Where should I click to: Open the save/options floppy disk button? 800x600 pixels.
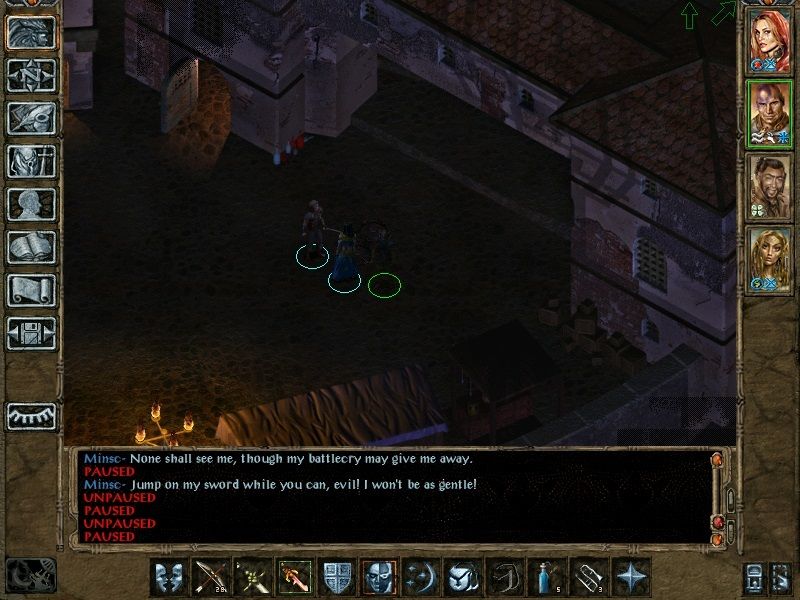pos(31,333)
